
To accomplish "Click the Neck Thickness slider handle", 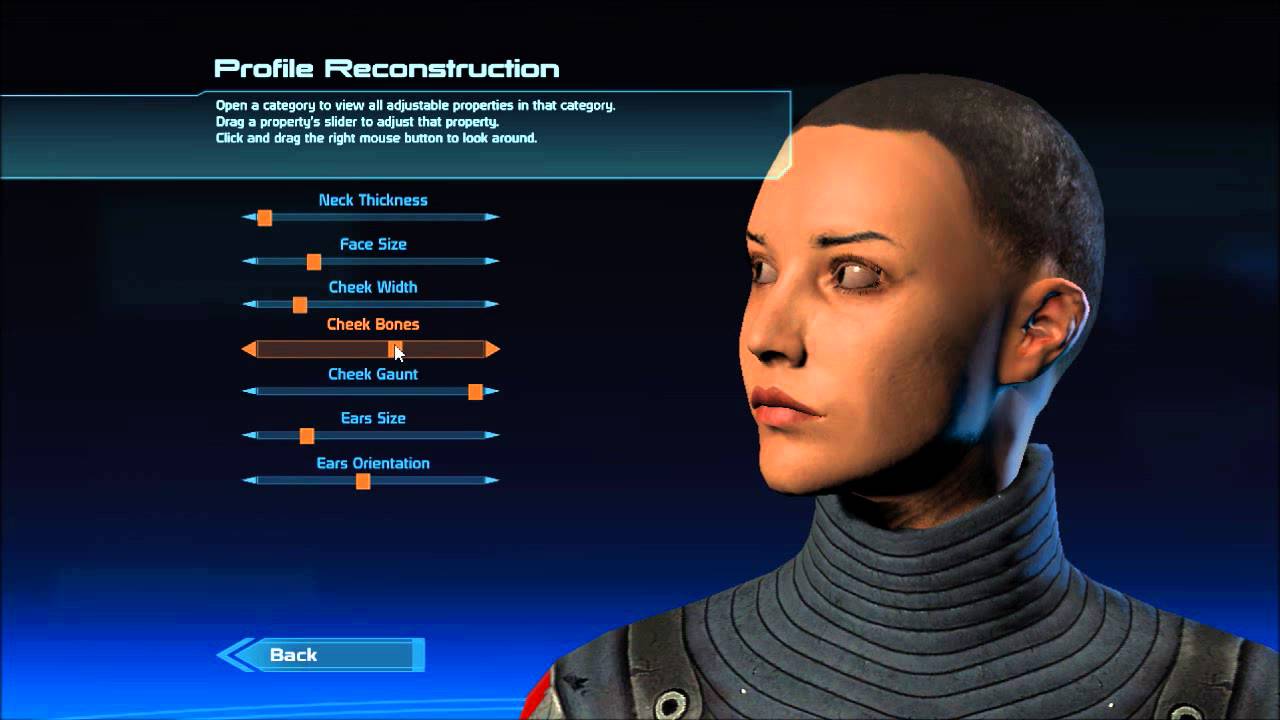I will click(x=264, y=218).
